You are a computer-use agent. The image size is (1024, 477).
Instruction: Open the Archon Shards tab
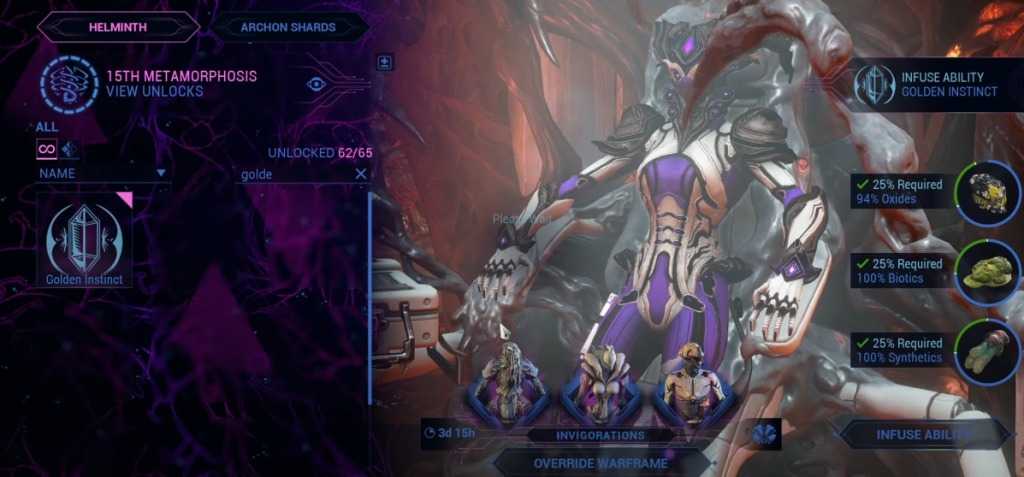click(288, 27)
